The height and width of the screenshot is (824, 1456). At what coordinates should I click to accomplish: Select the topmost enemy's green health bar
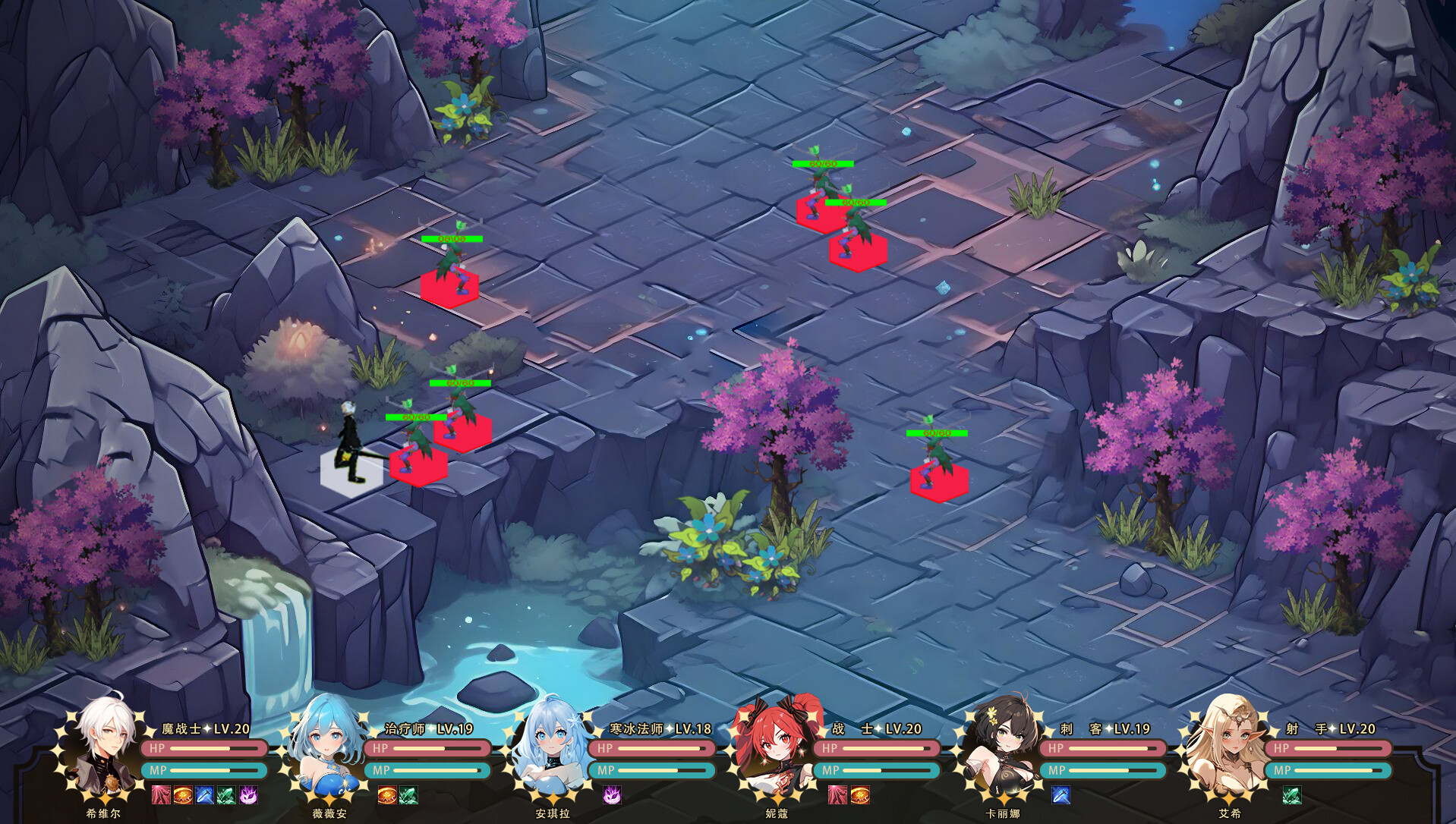pyautogui.click(x=824, y=162)
